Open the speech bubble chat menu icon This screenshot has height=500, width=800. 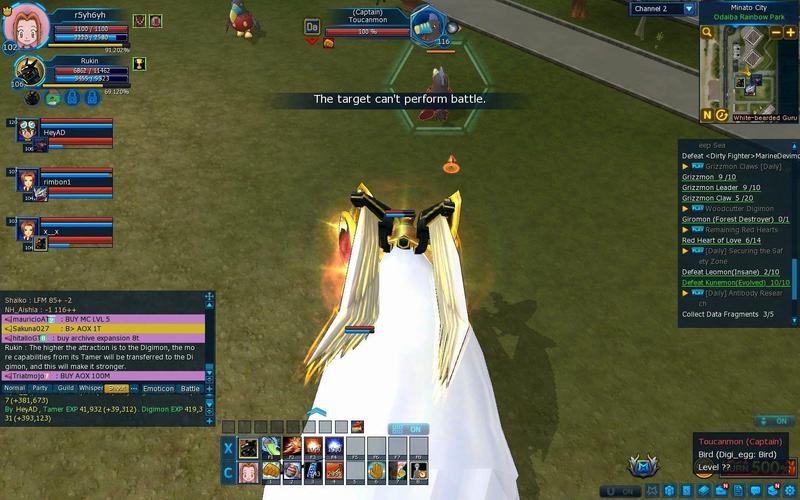click(754, 490)
